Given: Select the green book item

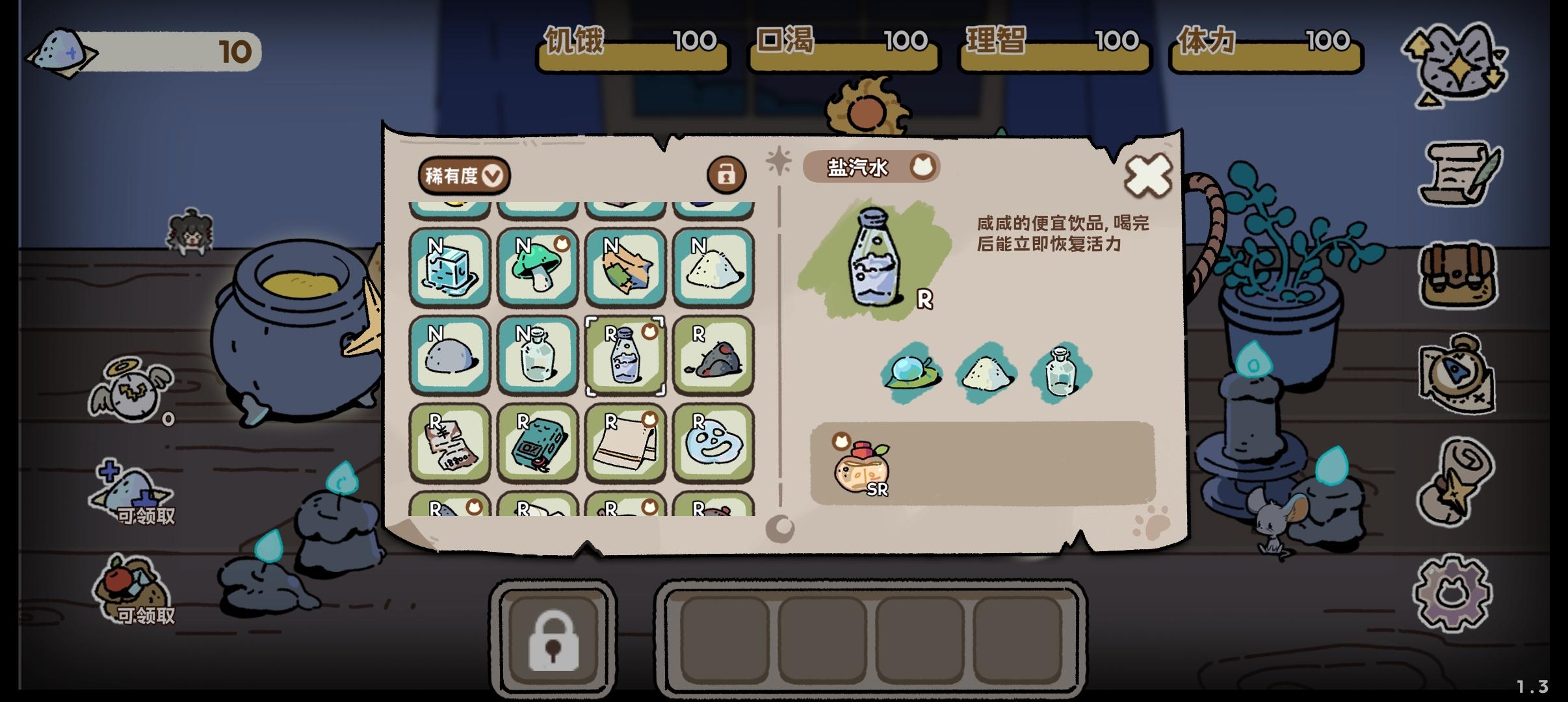Looking at the screenshot, I should click(538, 444).
